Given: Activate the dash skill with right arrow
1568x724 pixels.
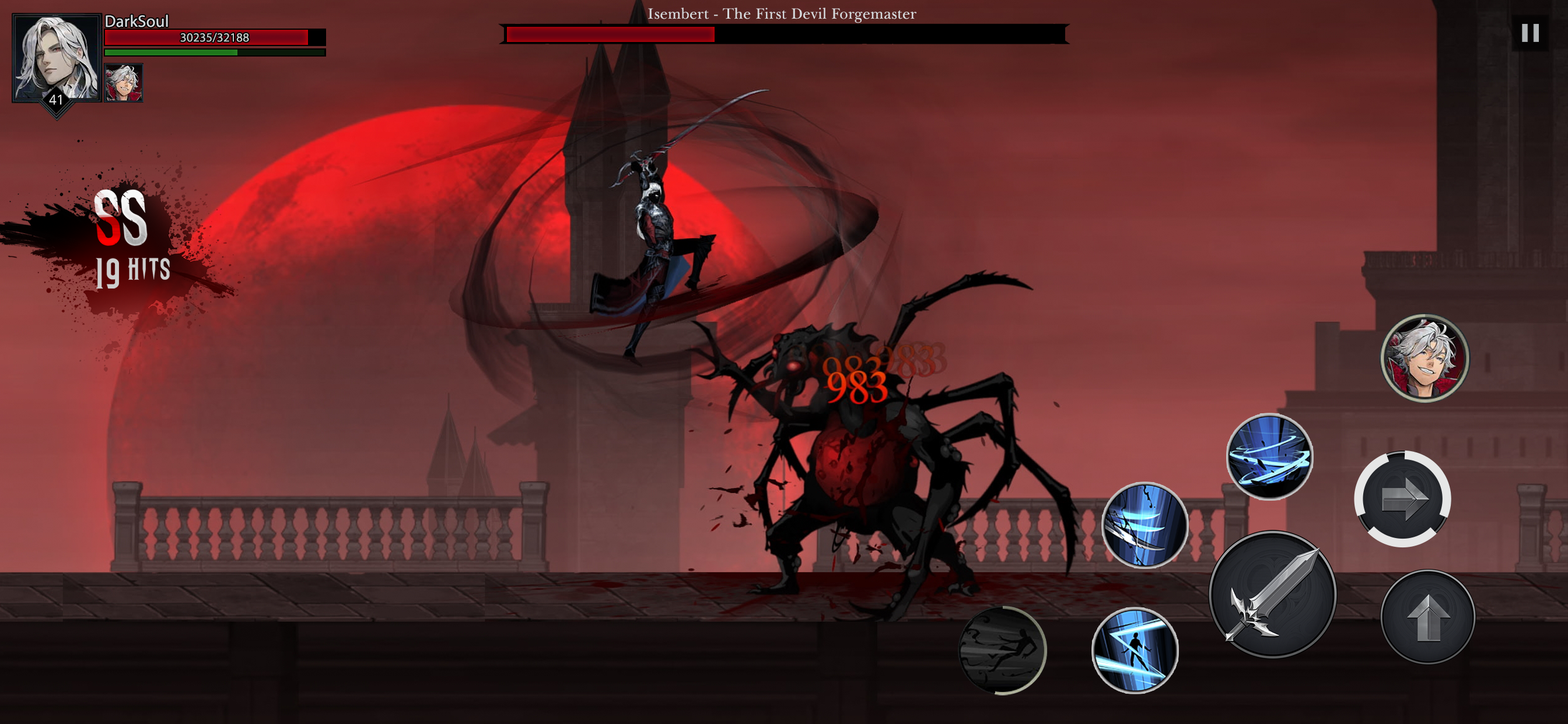Looking at the screenshot, I should (x=1404, y=499).
